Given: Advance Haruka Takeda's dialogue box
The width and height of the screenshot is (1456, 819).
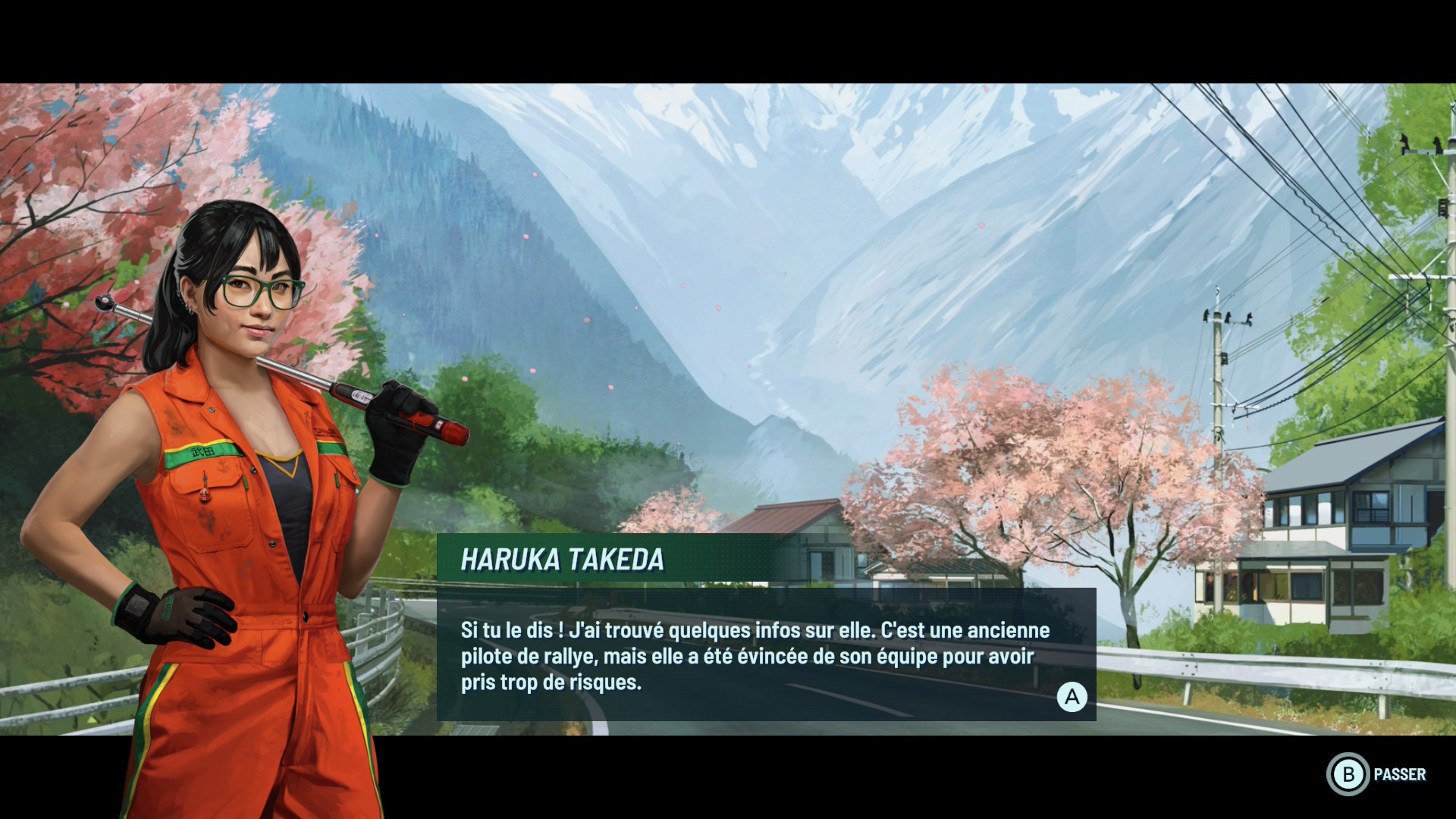Looking at the screenshot, I should 1072,697.
